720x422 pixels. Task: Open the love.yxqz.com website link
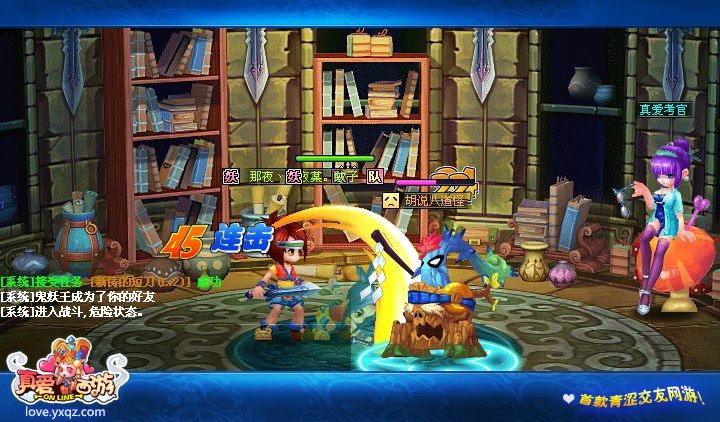pyautogui.click(x=54, y=411)
